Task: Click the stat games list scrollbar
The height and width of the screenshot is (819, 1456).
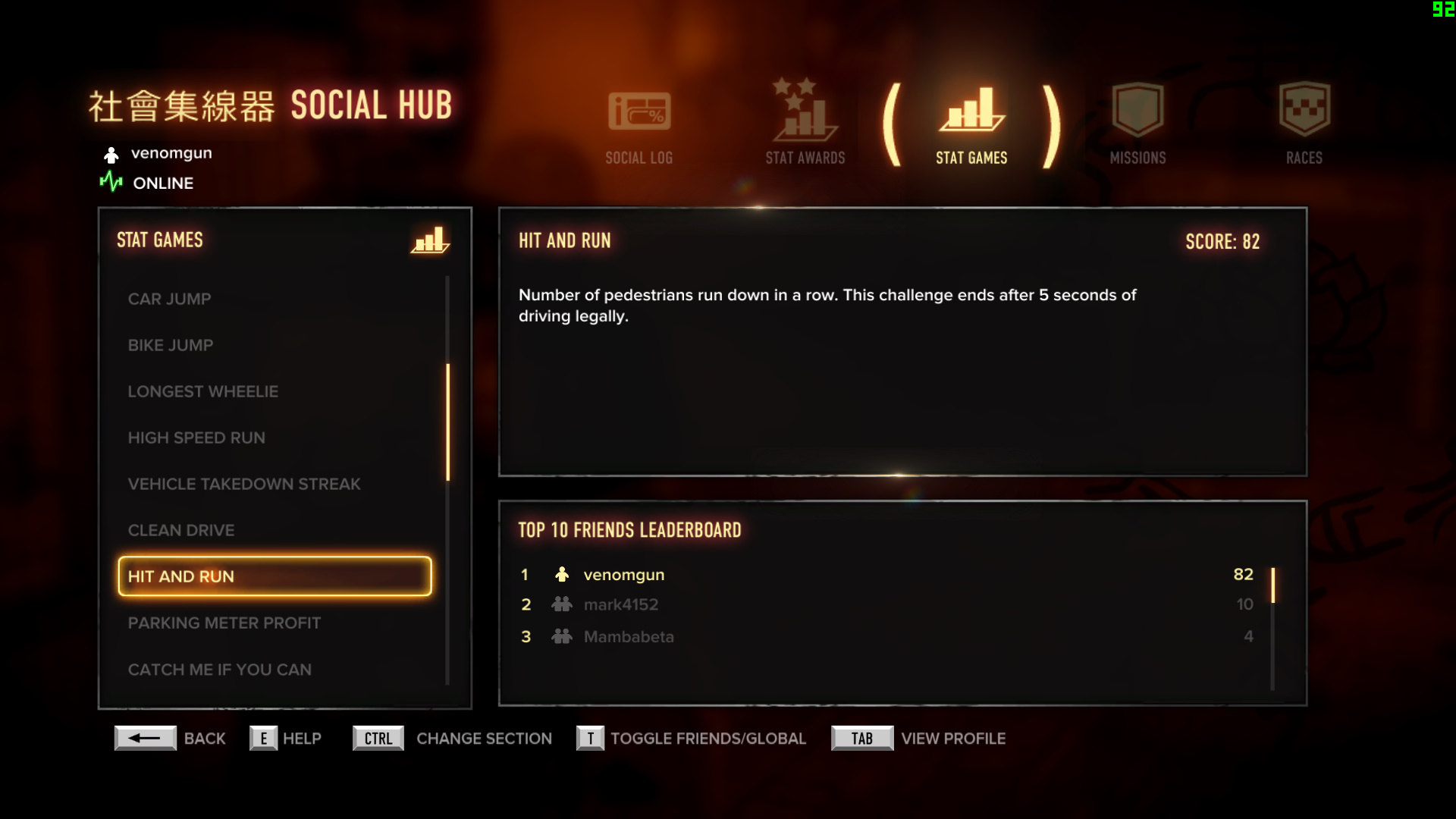Action: tap(448, 422)
